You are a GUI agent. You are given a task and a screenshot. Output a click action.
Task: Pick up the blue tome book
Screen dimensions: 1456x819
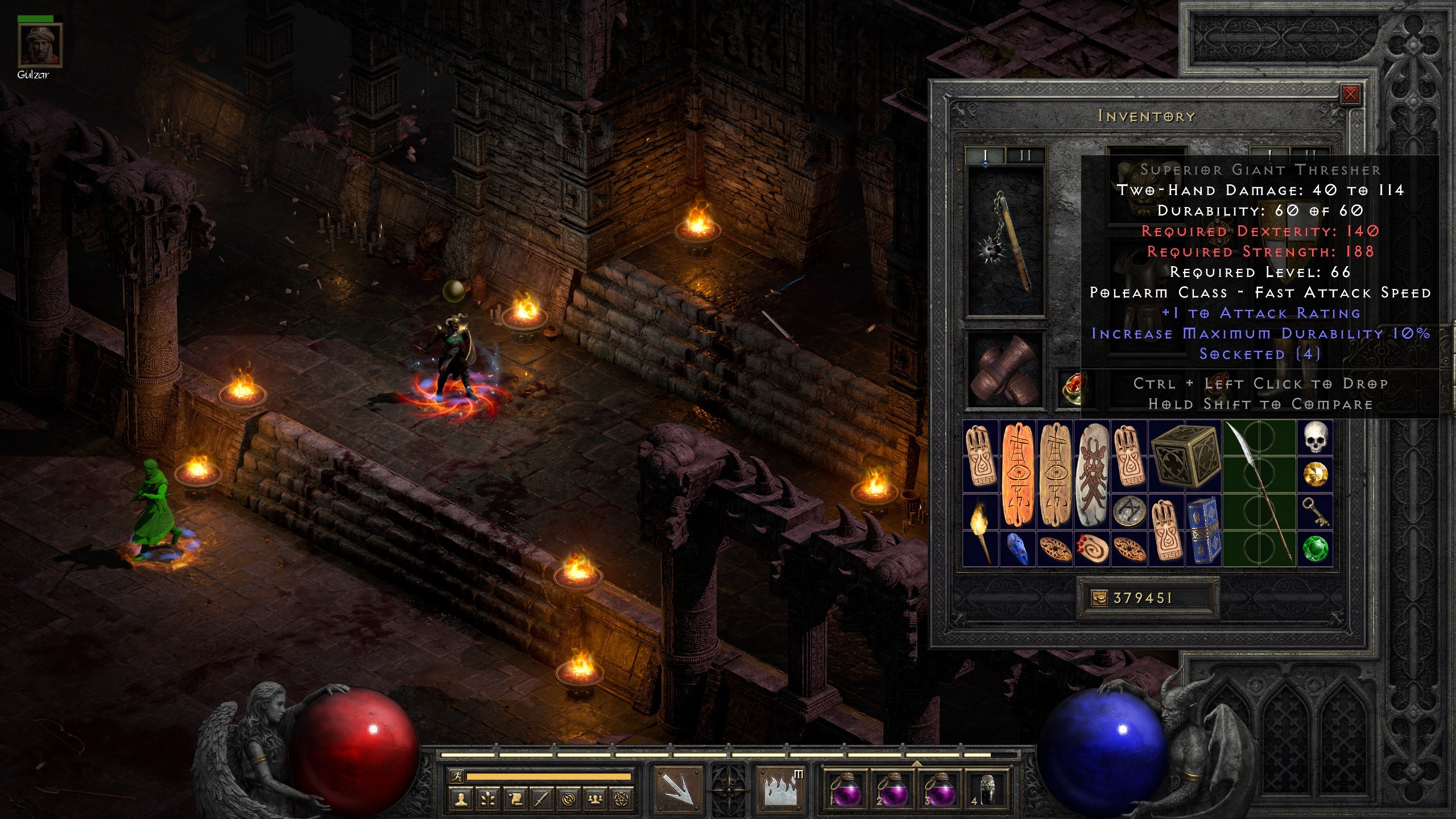(x=1203, y=530)
